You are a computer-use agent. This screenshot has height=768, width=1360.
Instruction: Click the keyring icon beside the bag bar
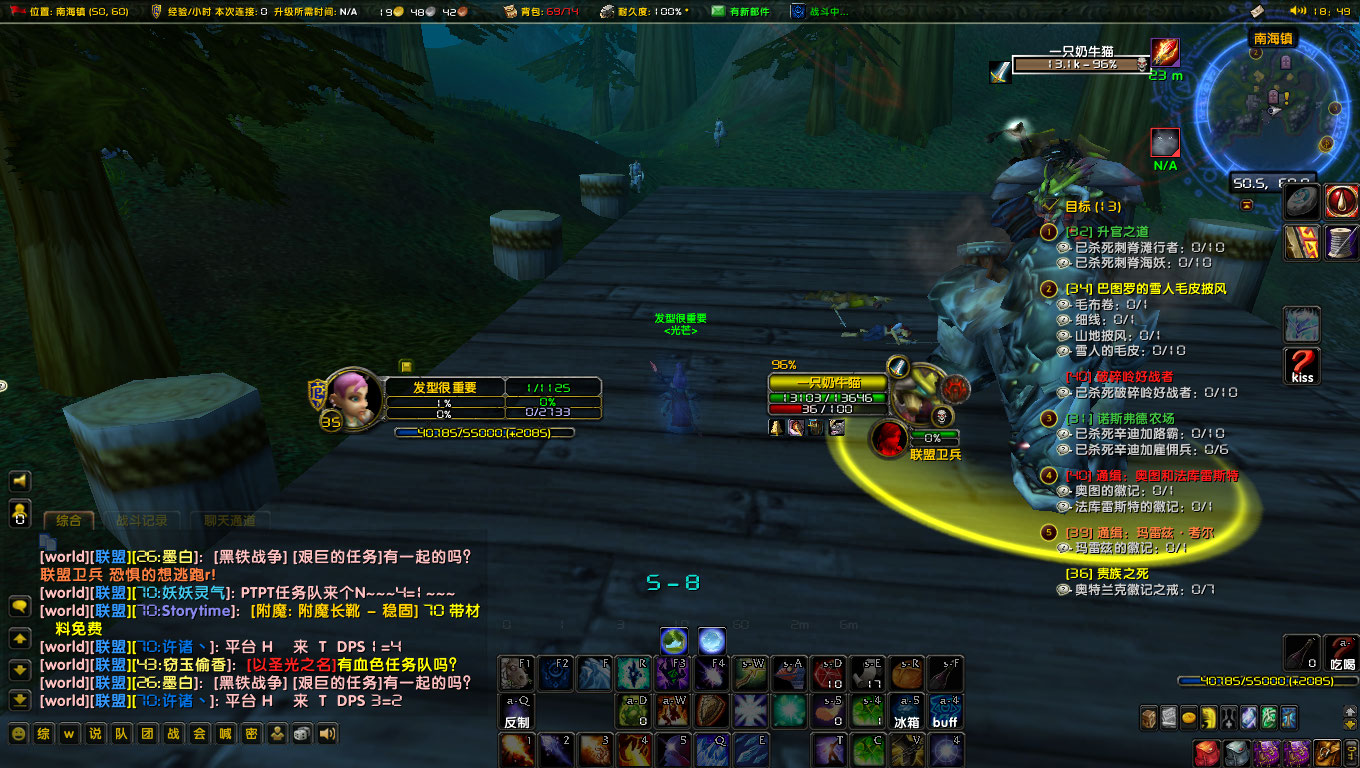click(x=1350, y=754)
